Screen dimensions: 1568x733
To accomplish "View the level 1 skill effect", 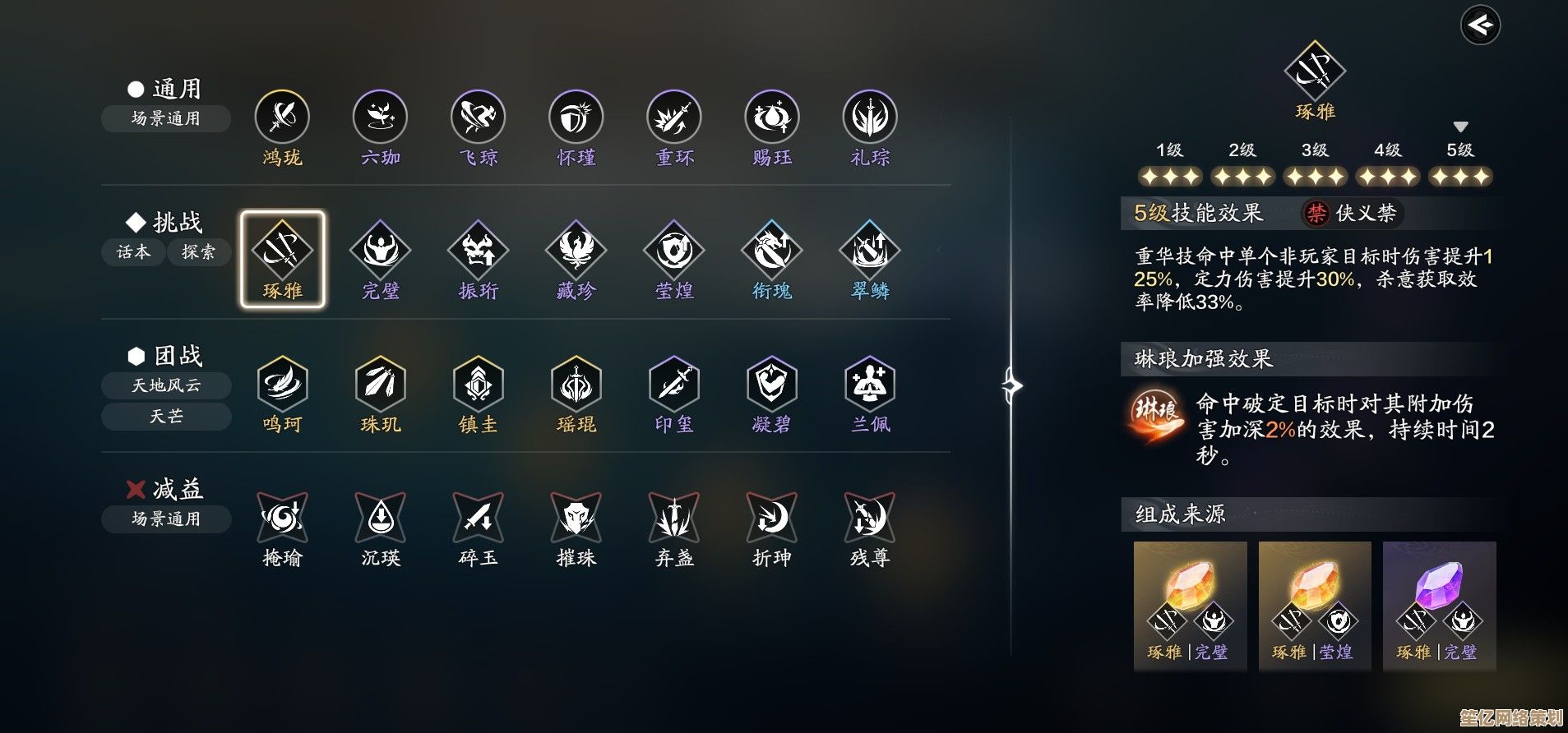I will point(1169,164).
